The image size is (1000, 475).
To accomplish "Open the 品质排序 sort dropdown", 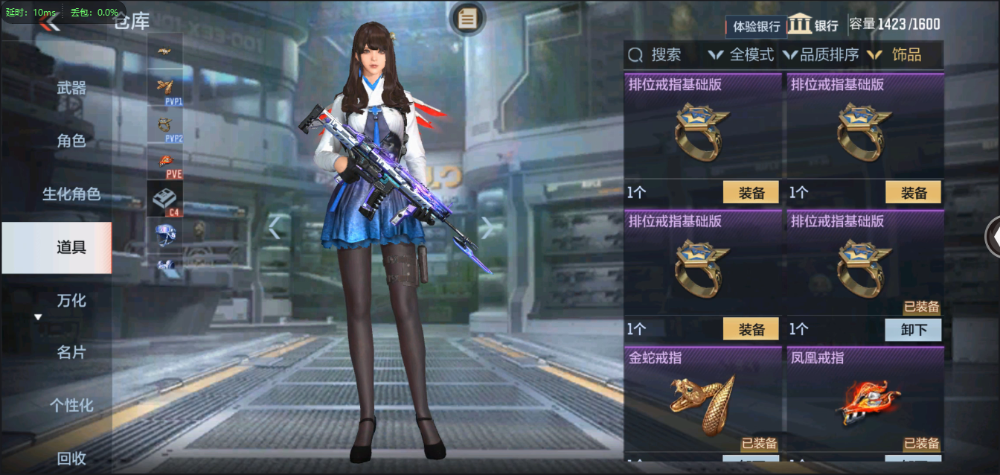I will tap(821, 55).
